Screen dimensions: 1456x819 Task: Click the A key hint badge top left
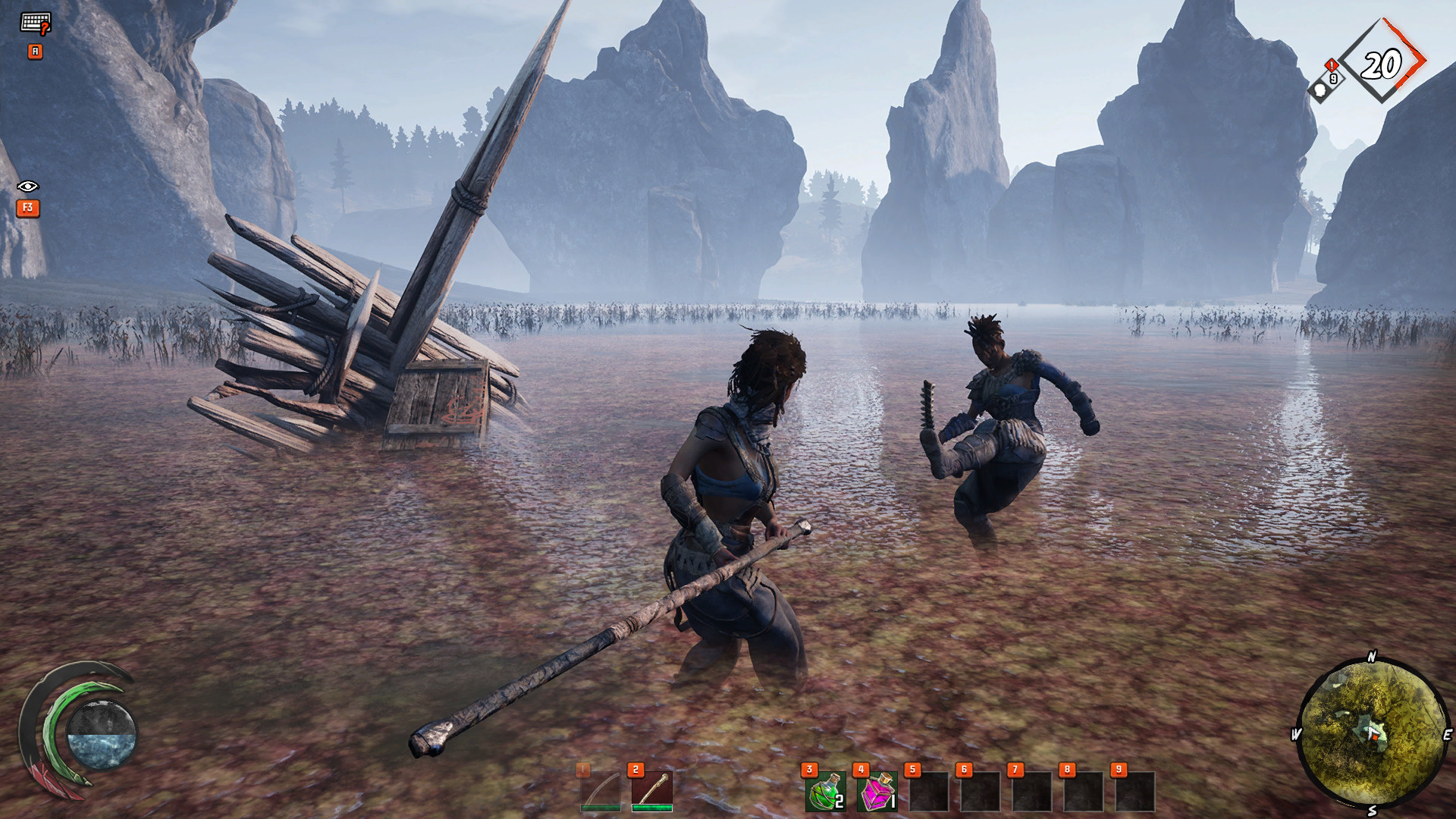pyautogui.click(x=36, y=51)
